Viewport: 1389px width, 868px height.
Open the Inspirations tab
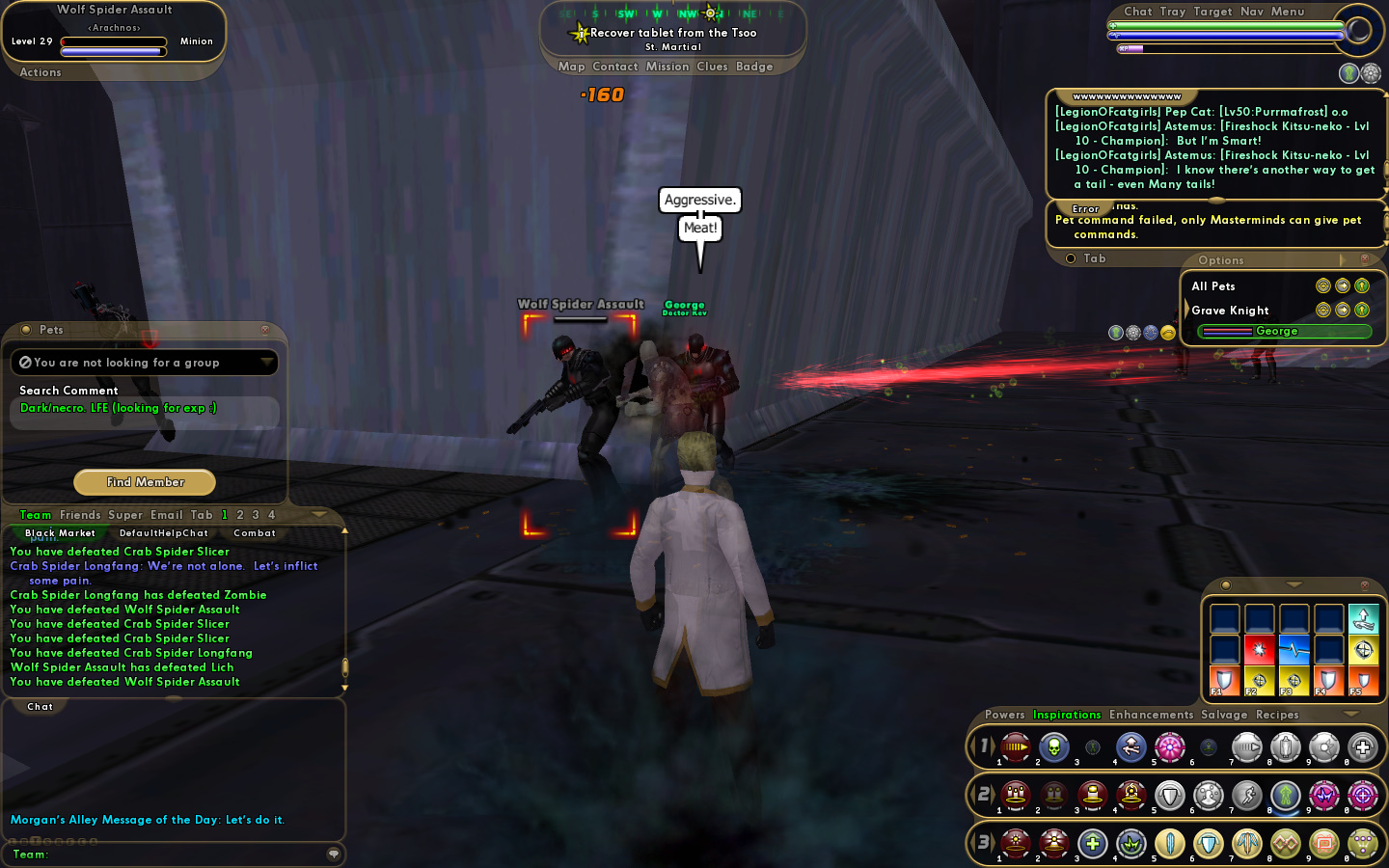pyautogui.click(x=1067, y=715)
